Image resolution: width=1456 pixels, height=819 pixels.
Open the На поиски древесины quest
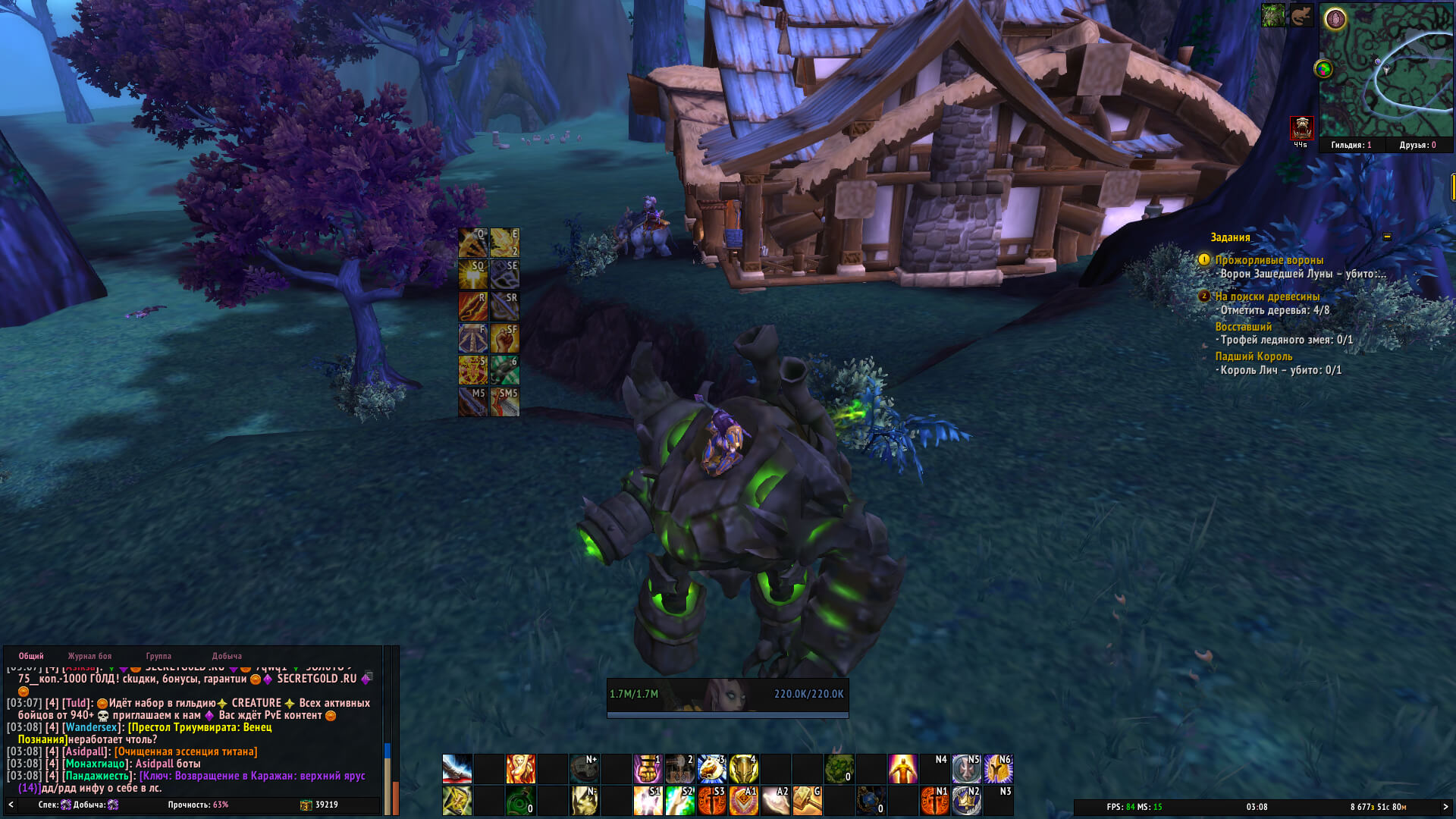pyautogui.click(x=1267, y=297)
